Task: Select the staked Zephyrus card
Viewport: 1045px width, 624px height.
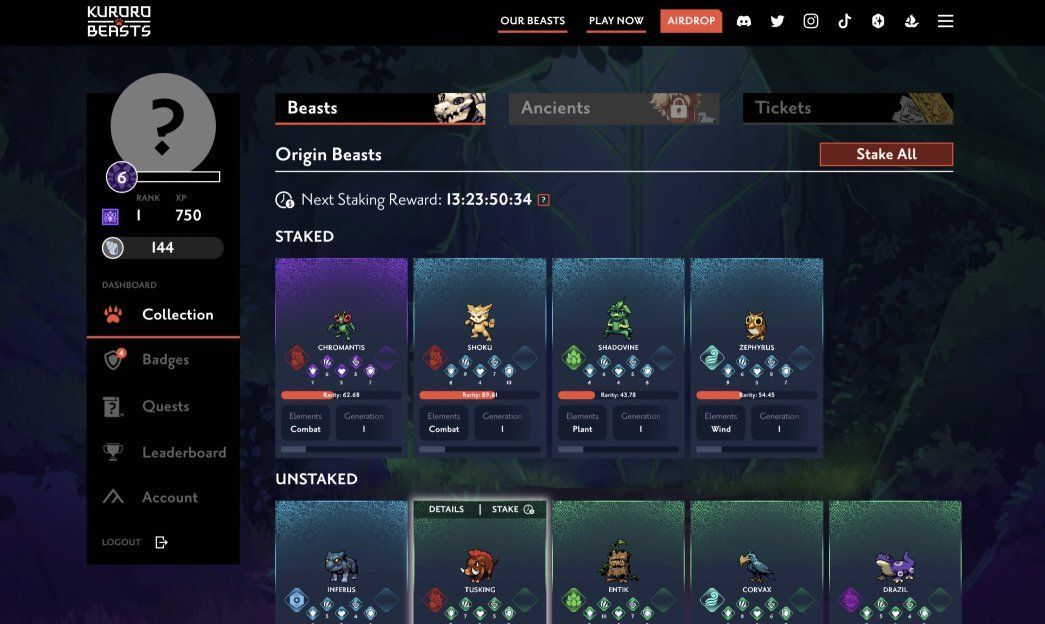Action: (756, 357)
